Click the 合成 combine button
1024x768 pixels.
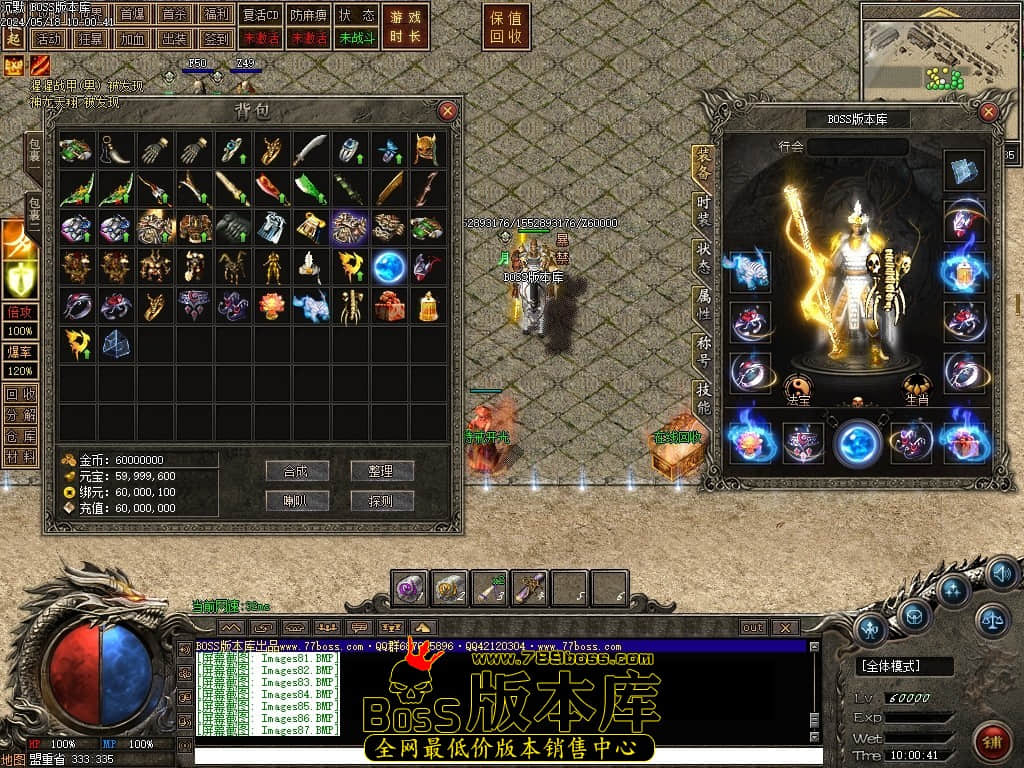point(297,471)
